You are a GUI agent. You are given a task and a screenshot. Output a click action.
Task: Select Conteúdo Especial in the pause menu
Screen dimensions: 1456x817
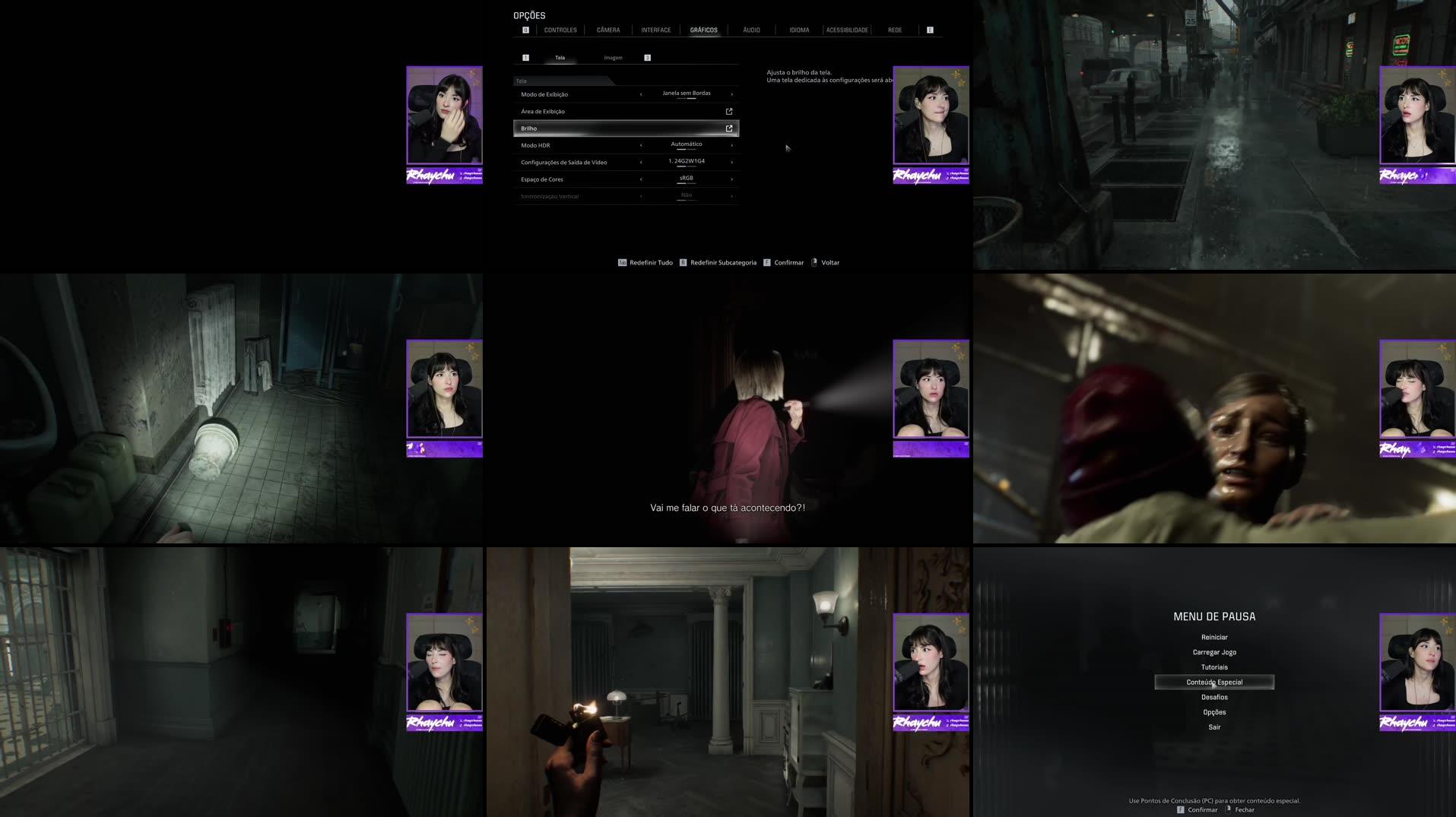pos(1213,682)
